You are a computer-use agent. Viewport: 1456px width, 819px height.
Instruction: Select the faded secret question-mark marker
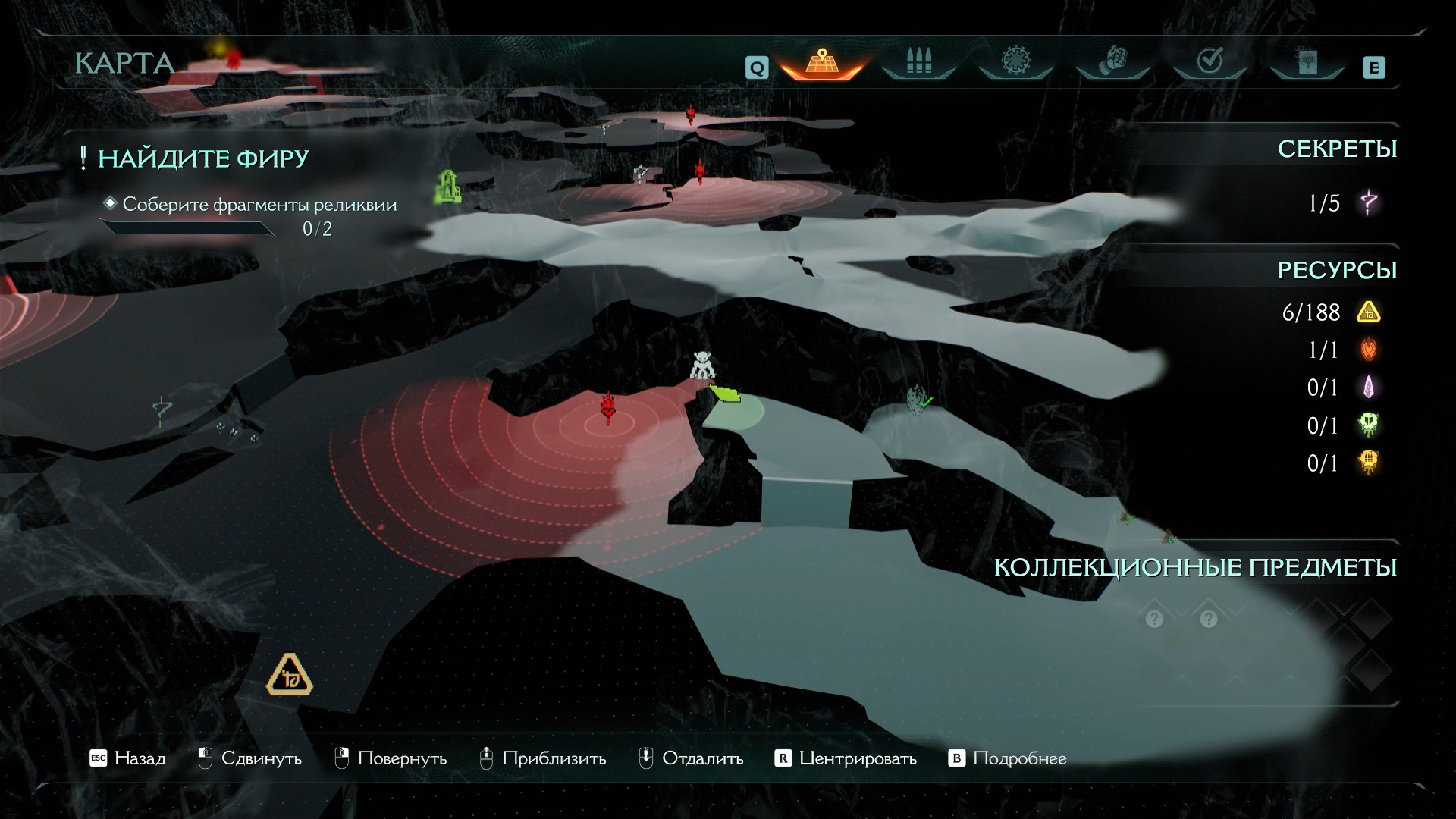(x=161, y=413)
